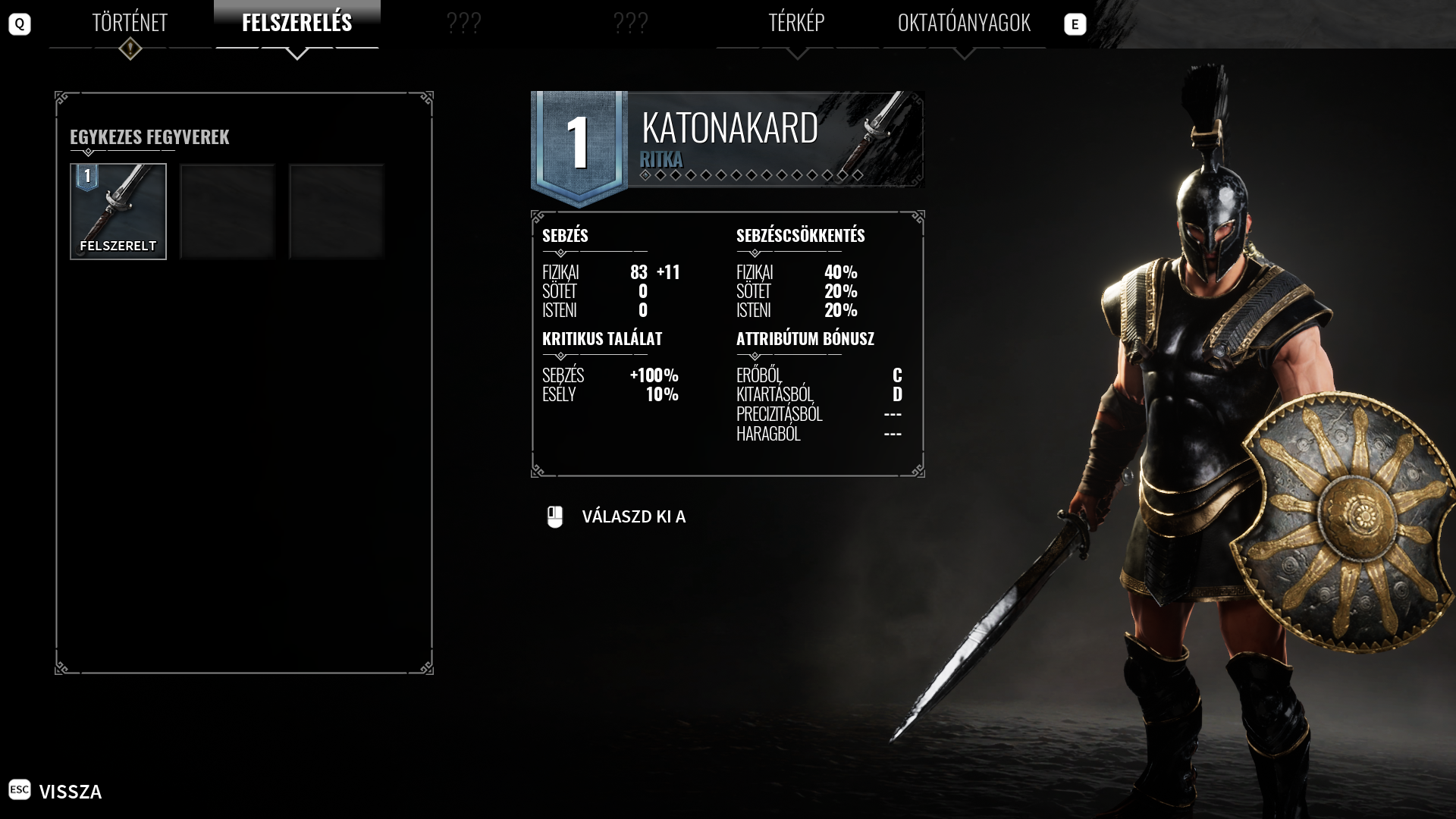The height and width of the screenshot is (819, 1456).
Task: Switch to the Történet tab
Action: pos(130,23)
